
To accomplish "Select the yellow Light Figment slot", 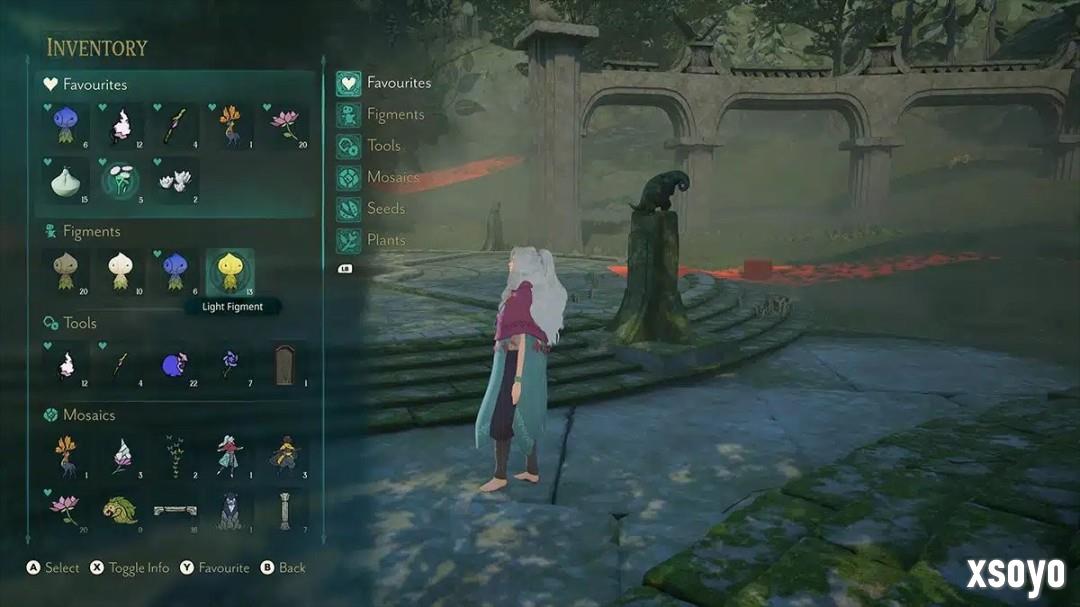I will [230, 271].
